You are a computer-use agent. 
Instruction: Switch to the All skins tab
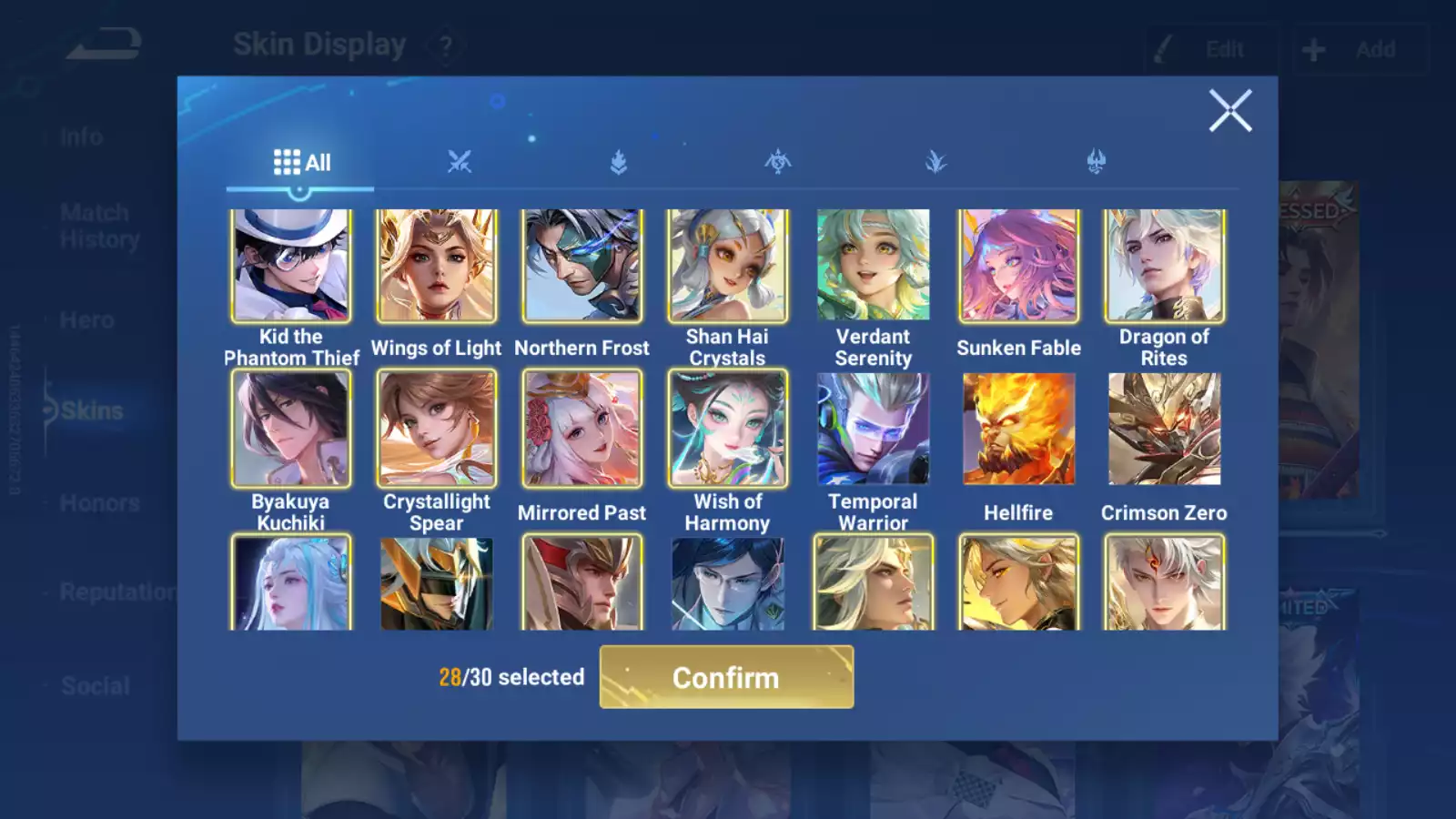click(300, 162)
